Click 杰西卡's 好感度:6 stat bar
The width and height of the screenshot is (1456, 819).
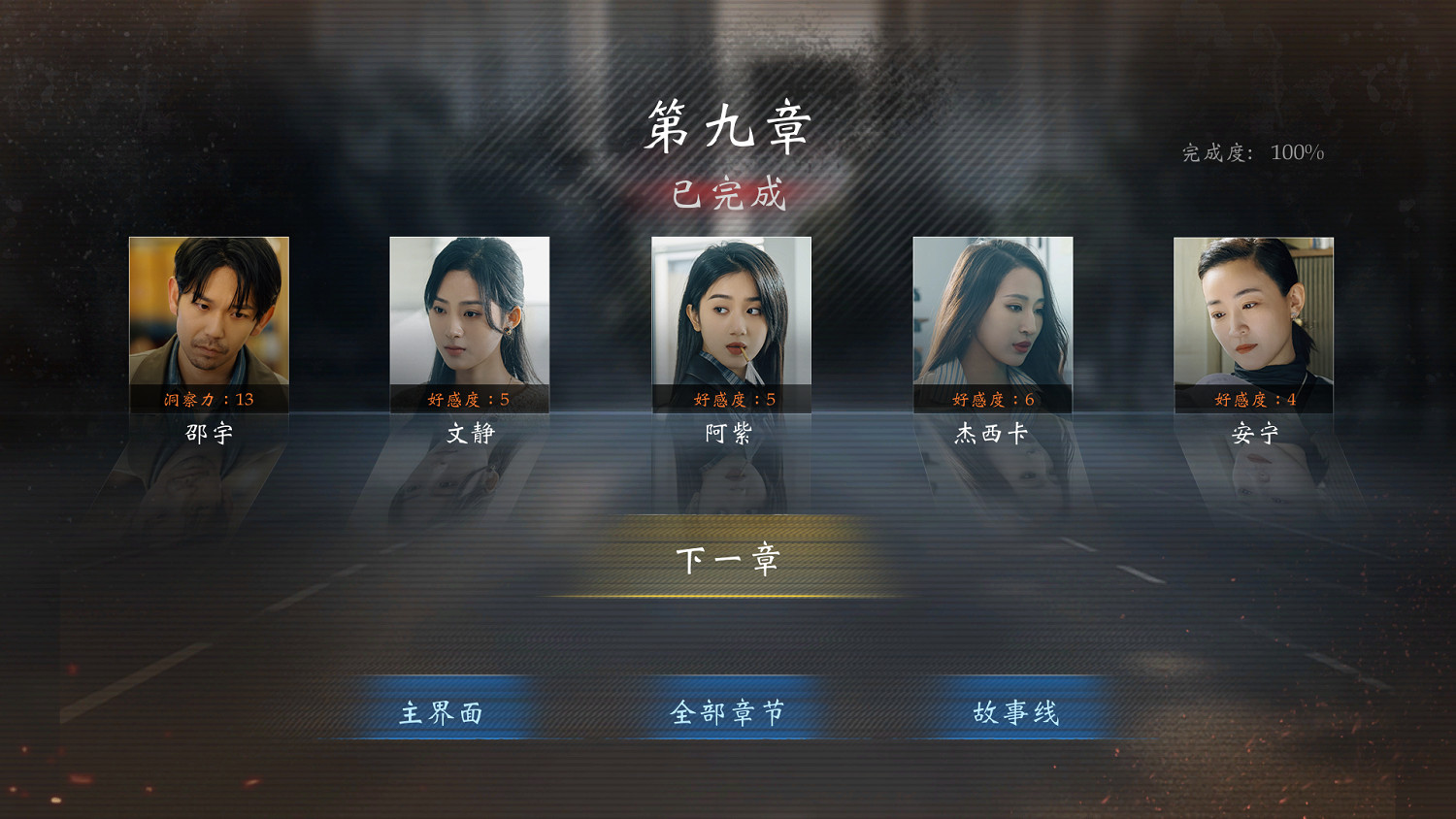[x=992, y=399]
